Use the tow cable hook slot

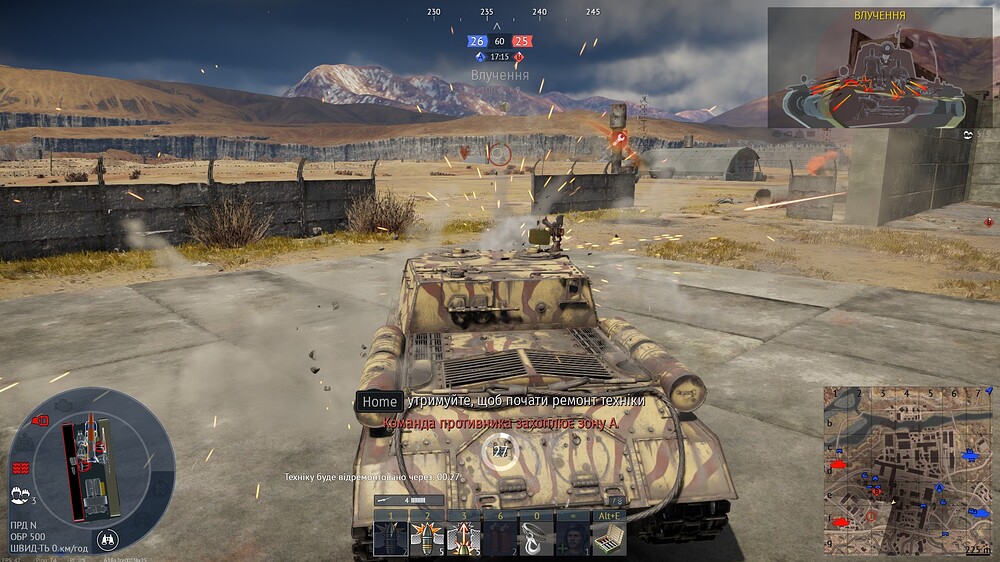(x=536, y=538)
